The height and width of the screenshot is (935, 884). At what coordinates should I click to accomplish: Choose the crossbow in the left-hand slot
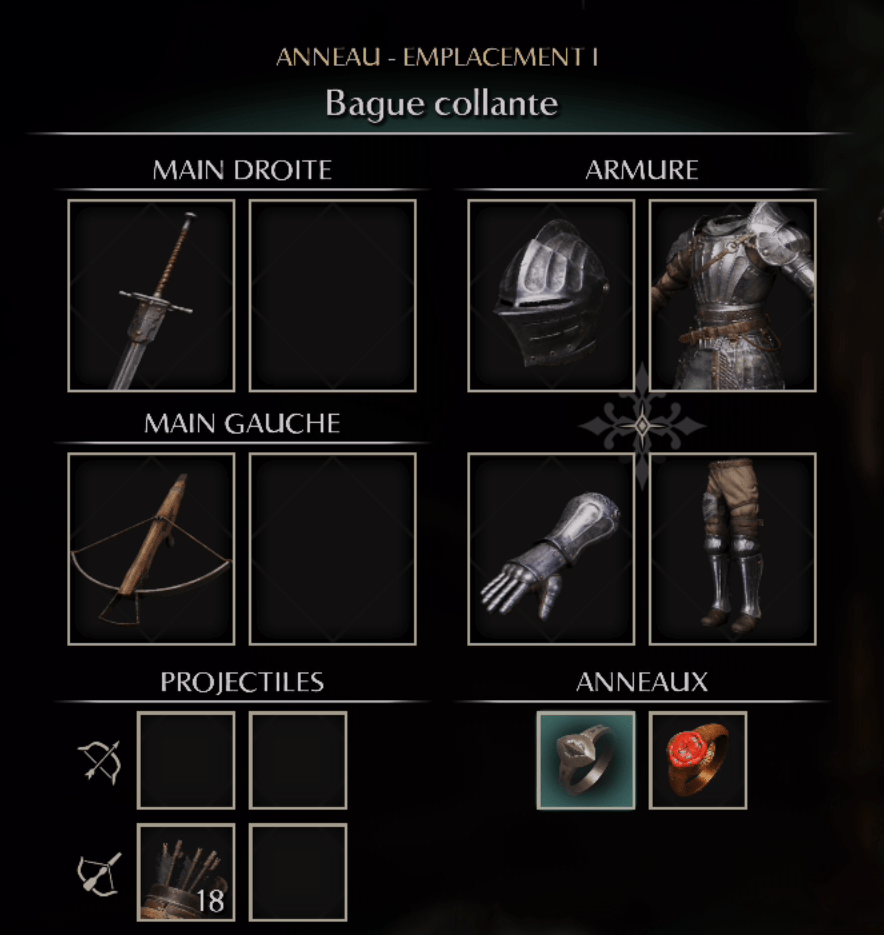point(151,548)
